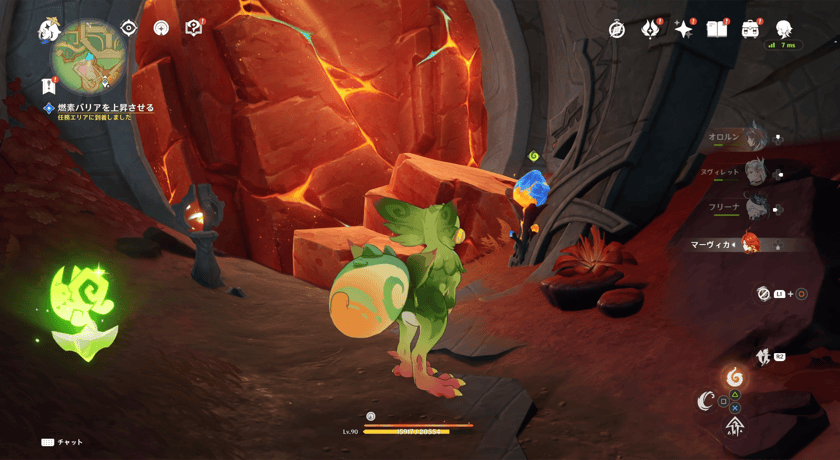
Task: Open the Paimon menu
Action: pos(48,31)
